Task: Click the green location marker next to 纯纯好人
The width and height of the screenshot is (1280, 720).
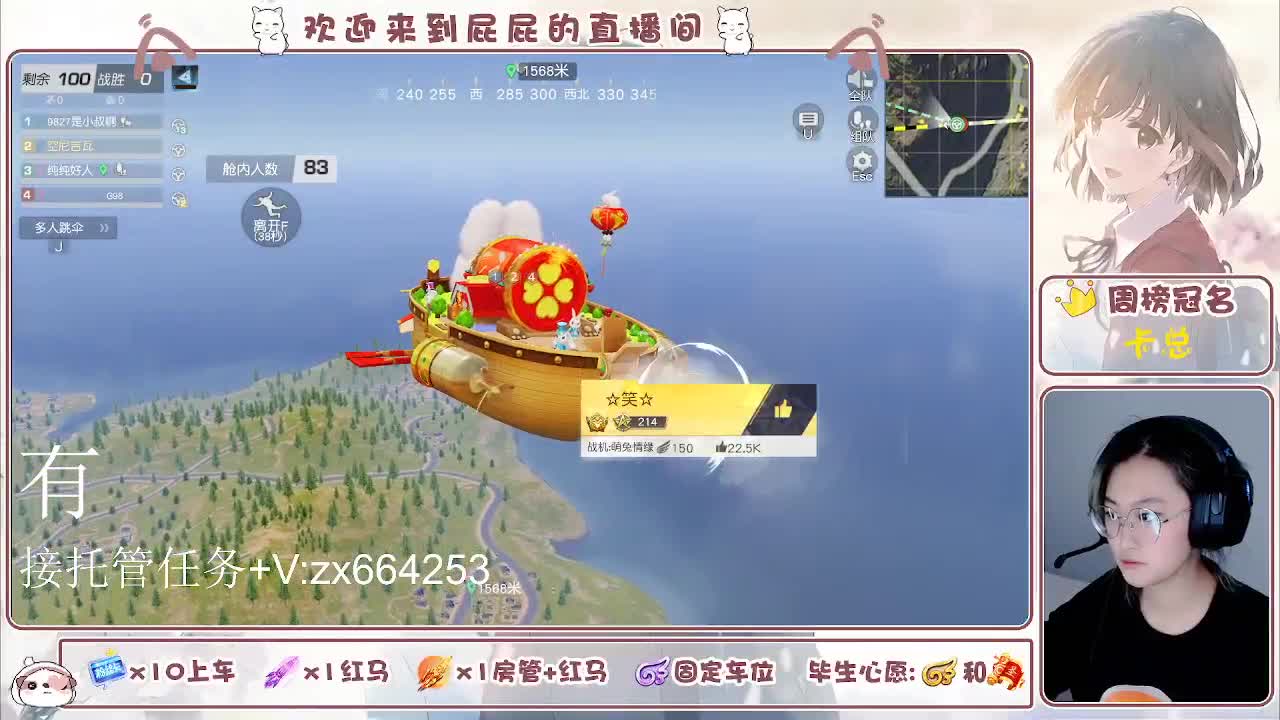Action: [103, 168]
